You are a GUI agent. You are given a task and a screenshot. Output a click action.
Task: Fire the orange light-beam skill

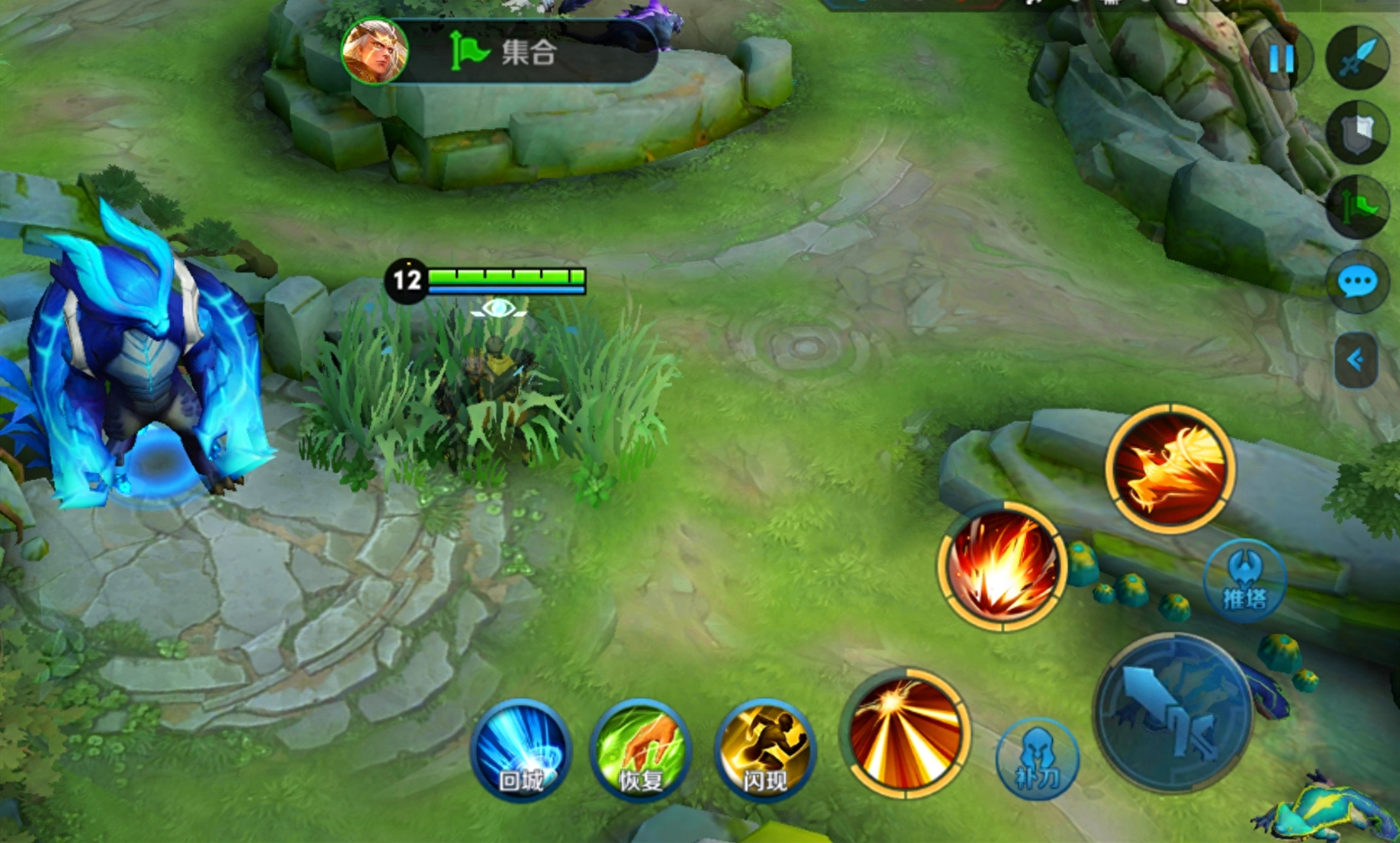(907, 733)
